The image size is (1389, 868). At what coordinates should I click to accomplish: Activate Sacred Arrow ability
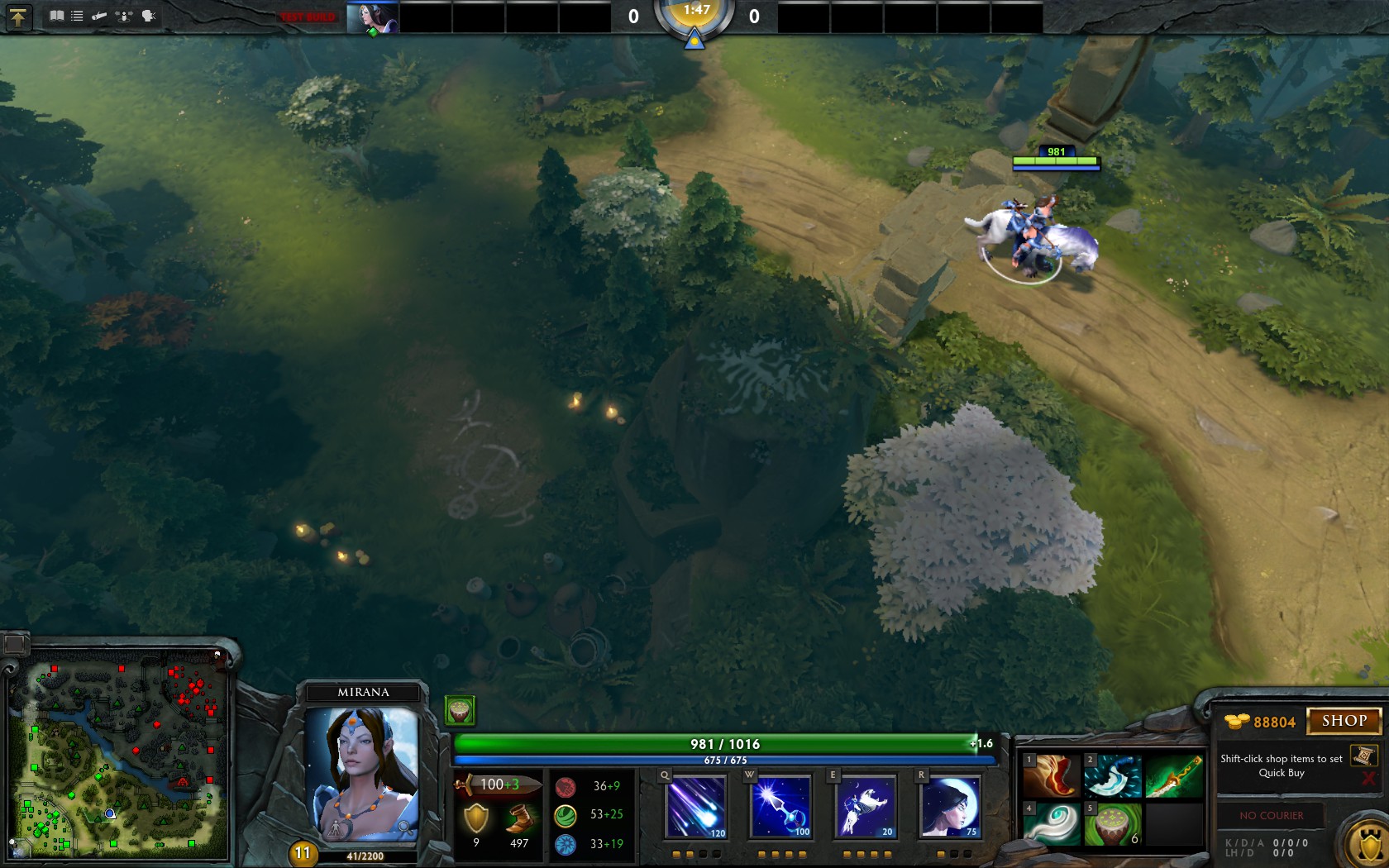pyautogui.click(x=780, y=806)
